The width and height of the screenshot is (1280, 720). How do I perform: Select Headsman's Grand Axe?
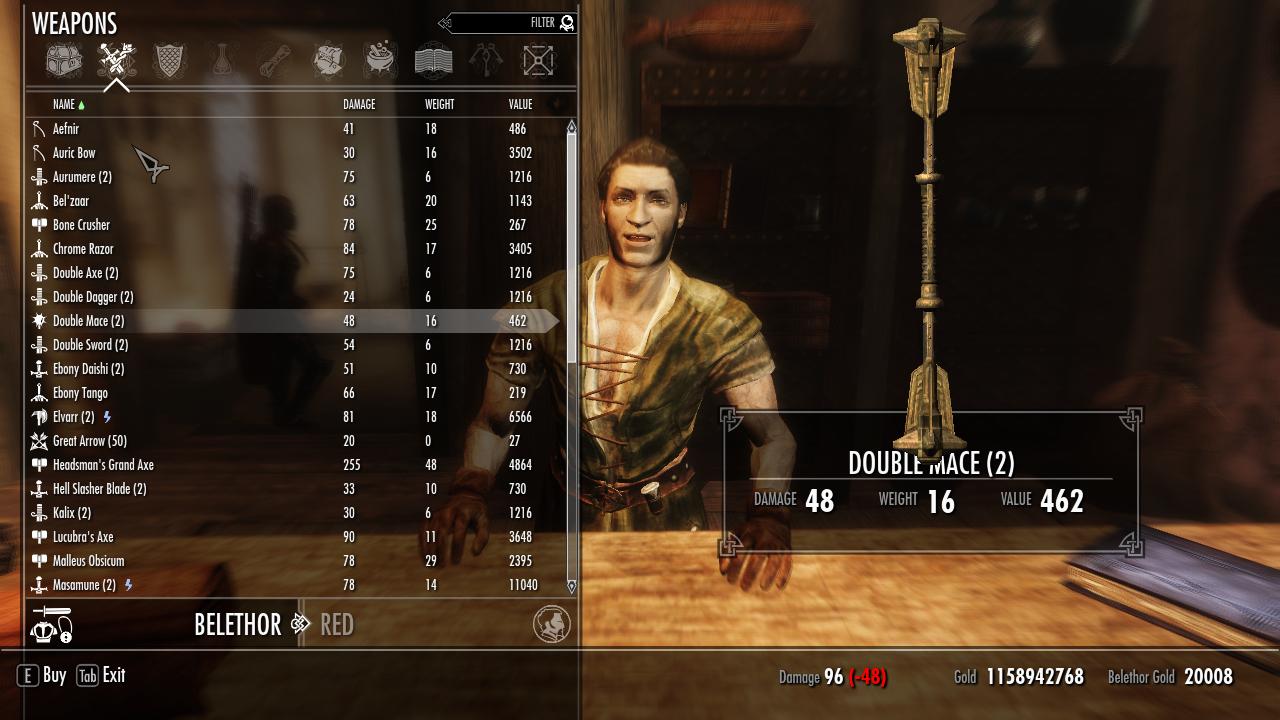coord(103,465)
